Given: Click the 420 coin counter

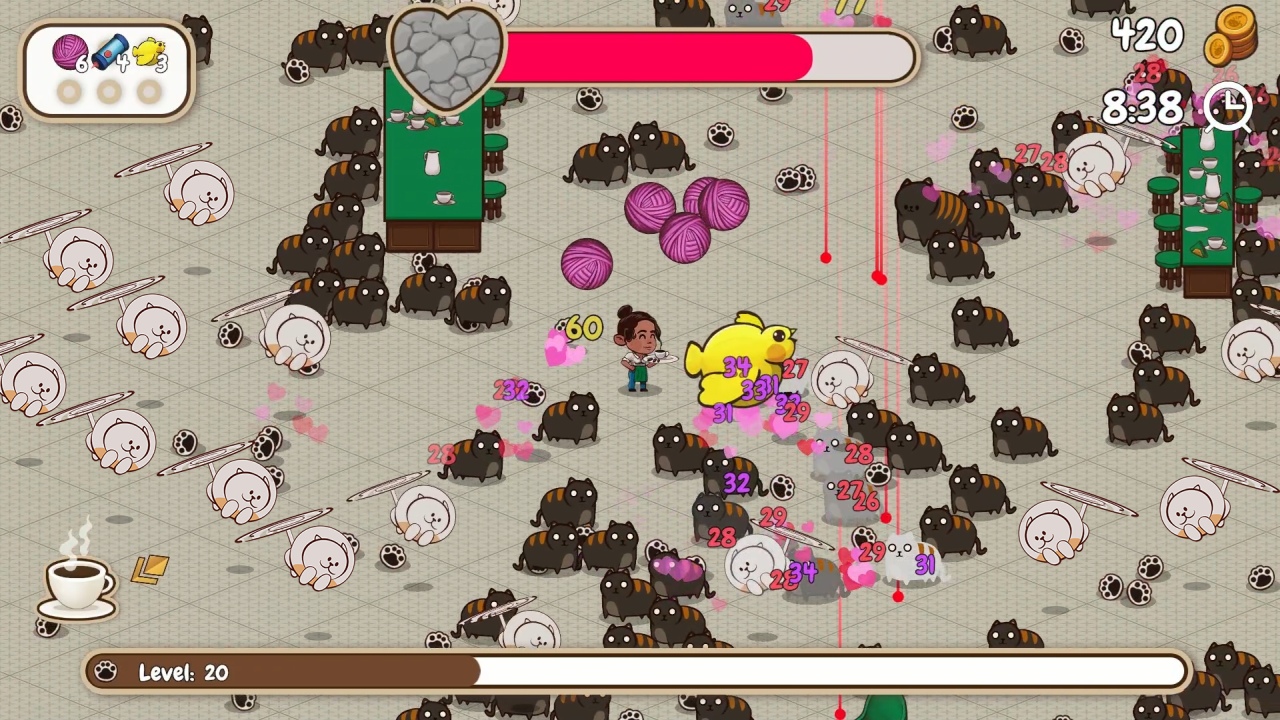Looking at the screenshot, I should (1146, 37).
